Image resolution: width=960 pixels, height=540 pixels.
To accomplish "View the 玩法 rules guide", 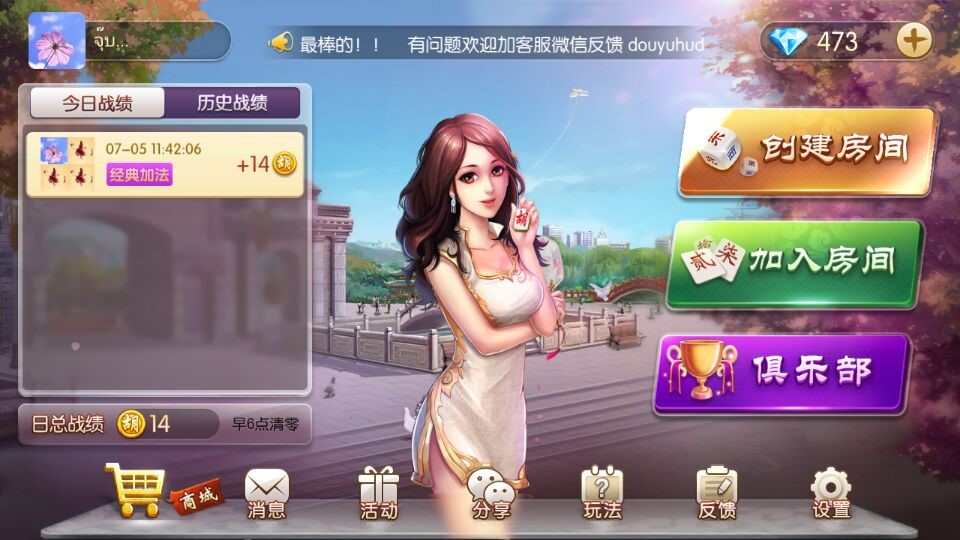I will (602, 493).
